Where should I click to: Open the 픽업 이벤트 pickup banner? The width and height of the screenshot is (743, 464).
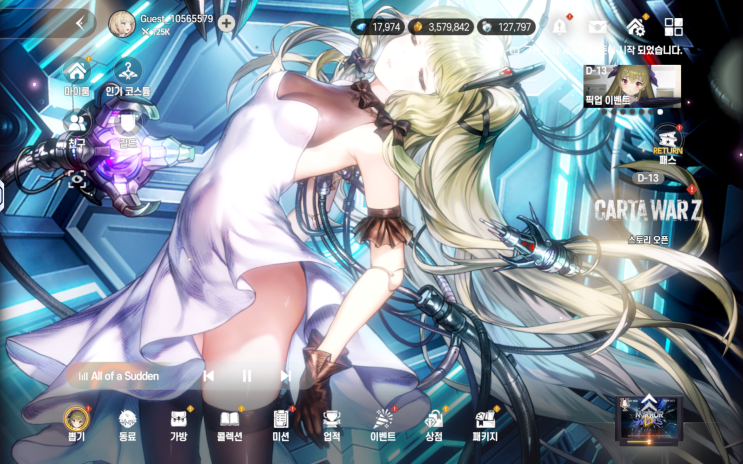632,86
